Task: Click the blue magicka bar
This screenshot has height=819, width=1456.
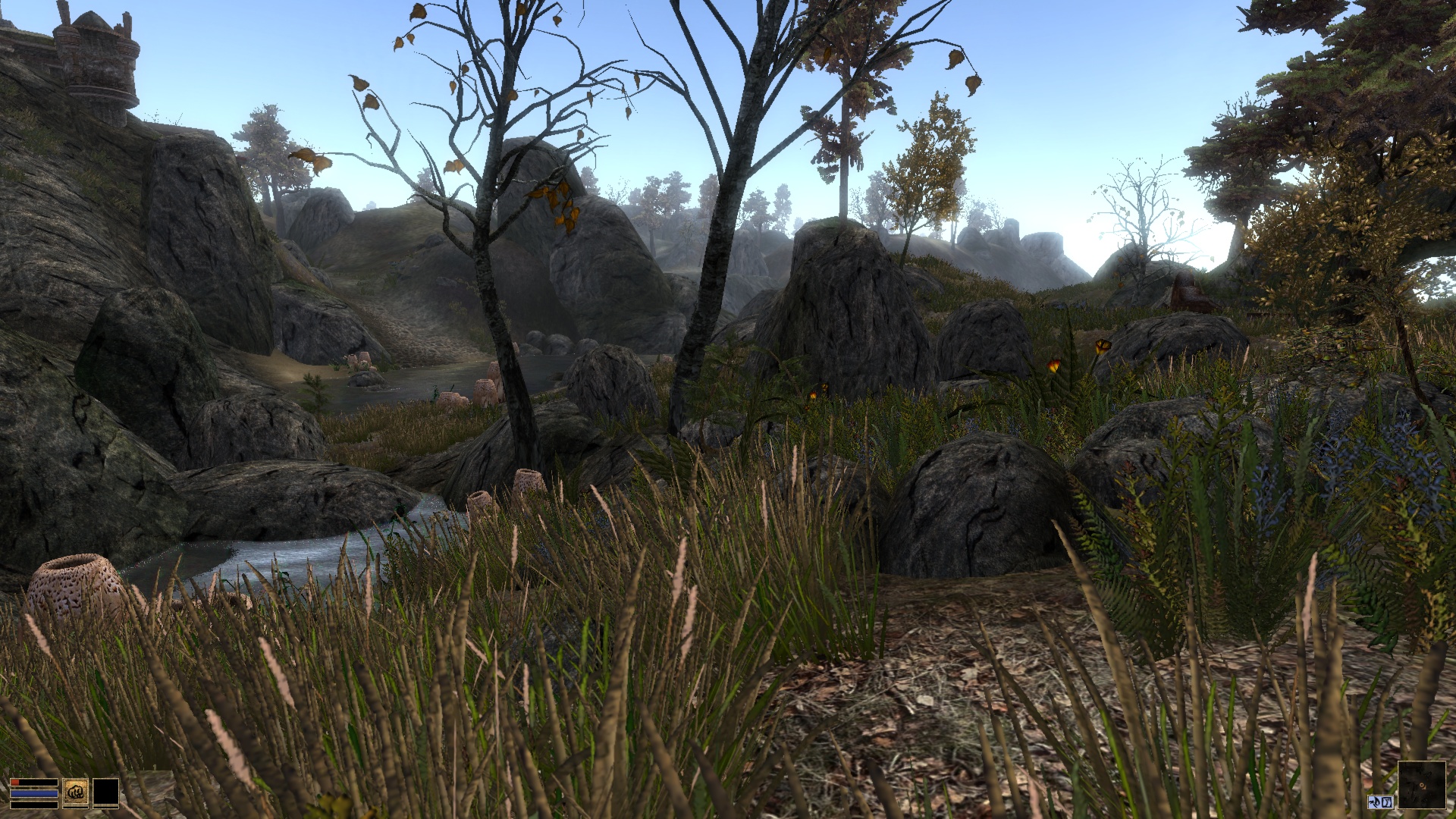Action: point(34,793)
